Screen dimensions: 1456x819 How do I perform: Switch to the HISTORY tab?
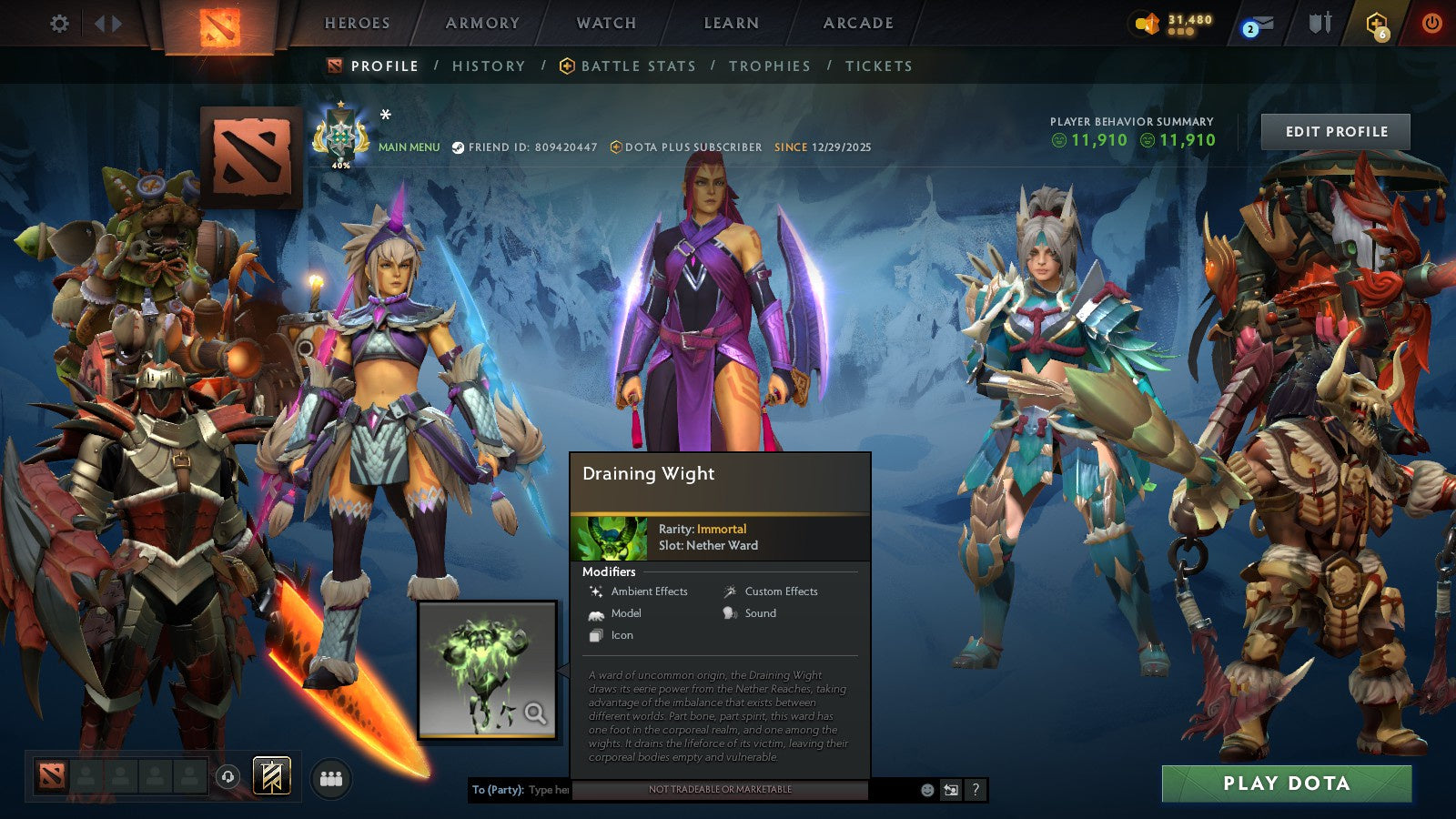pyautogui.click(x=489, y=66)
